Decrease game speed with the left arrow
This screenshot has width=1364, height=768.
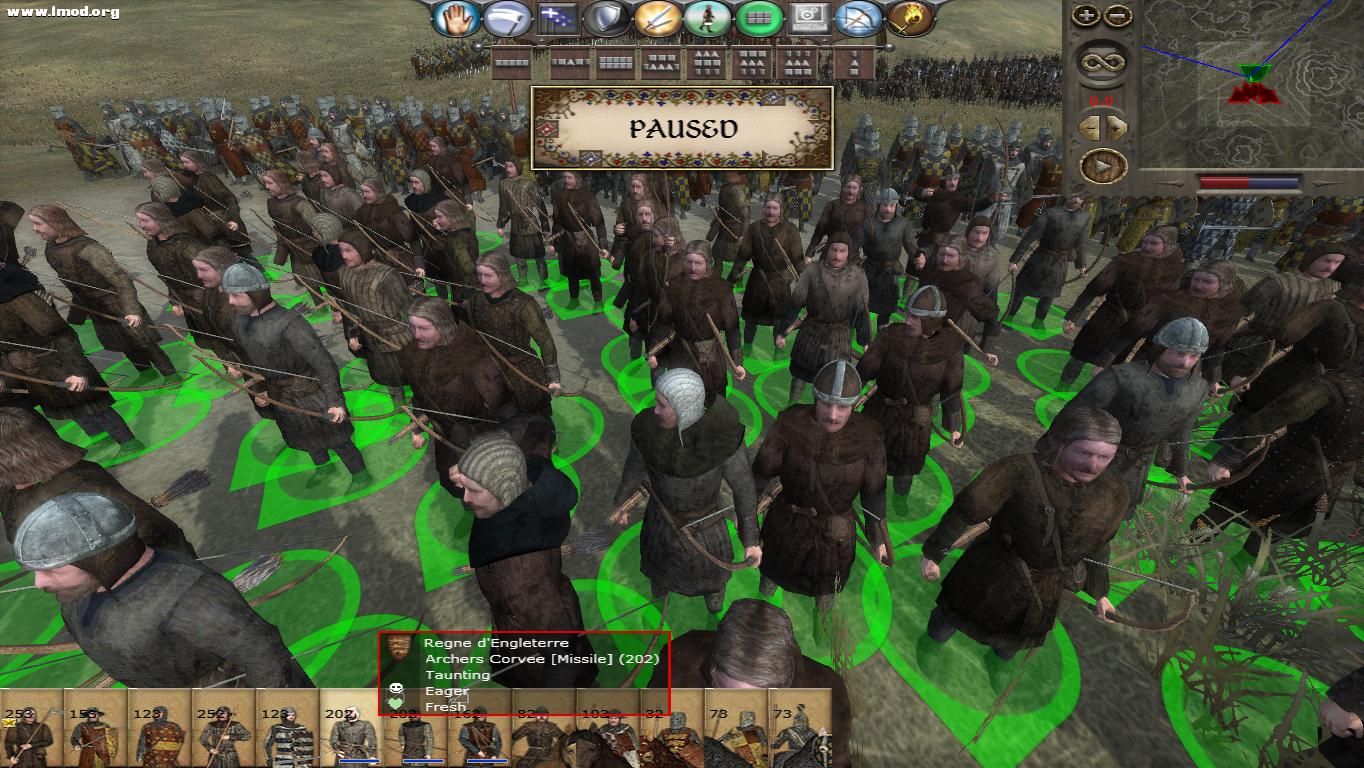point(1089,125)
